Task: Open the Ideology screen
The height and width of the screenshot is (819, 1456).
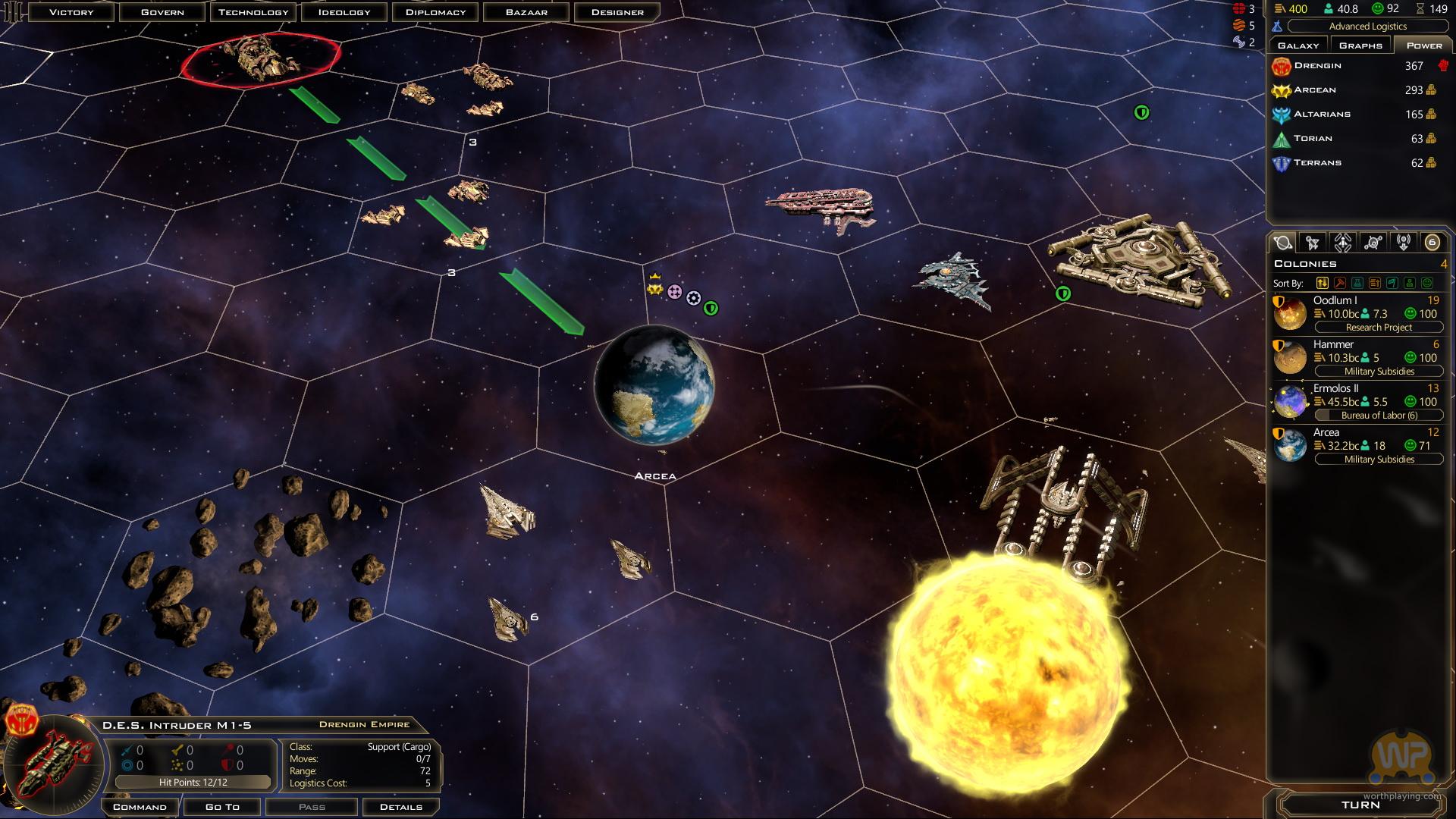Action: point(344,12)
